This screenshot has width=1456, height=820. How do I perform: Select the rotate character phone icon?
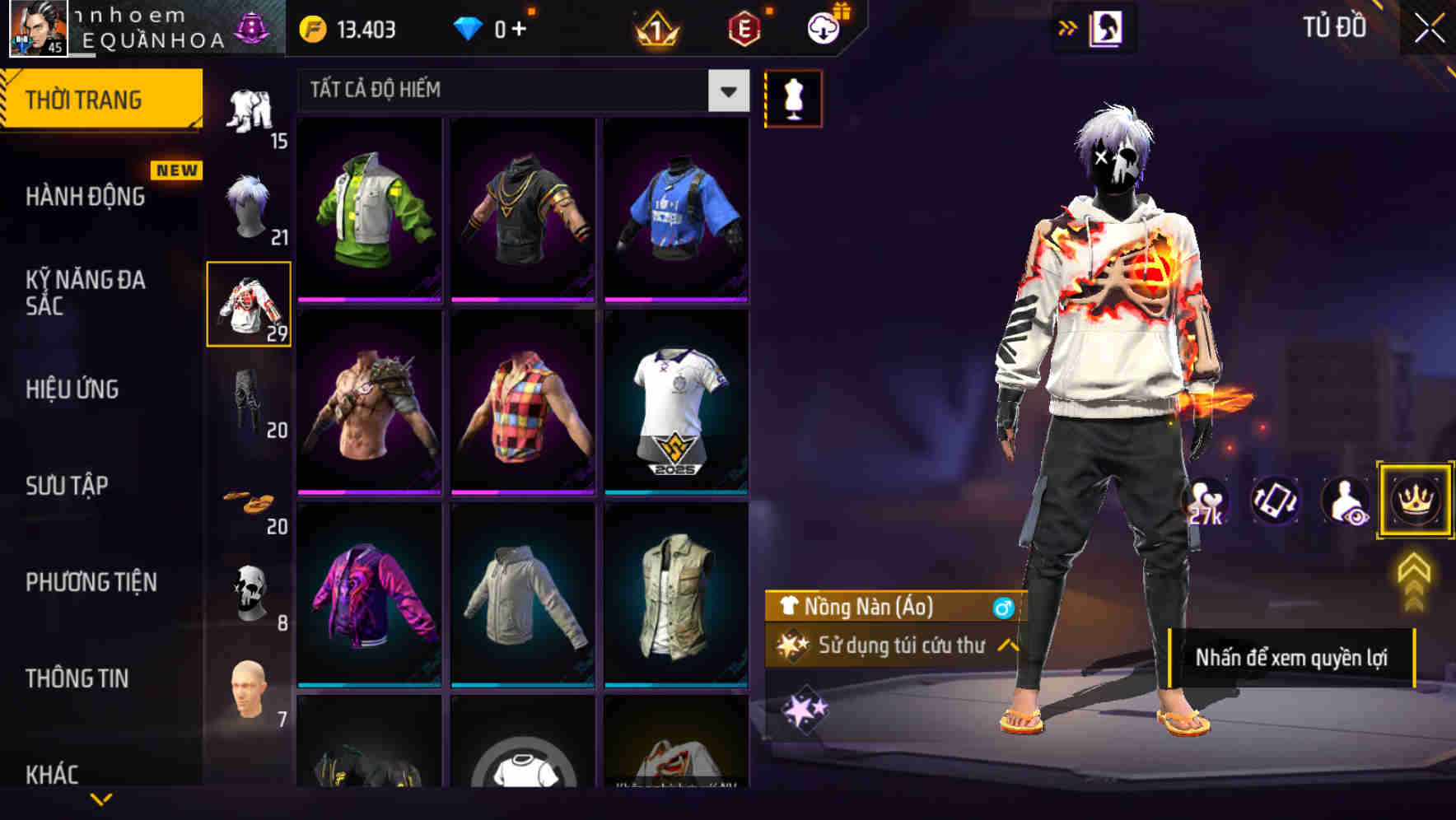point(1275,501)
